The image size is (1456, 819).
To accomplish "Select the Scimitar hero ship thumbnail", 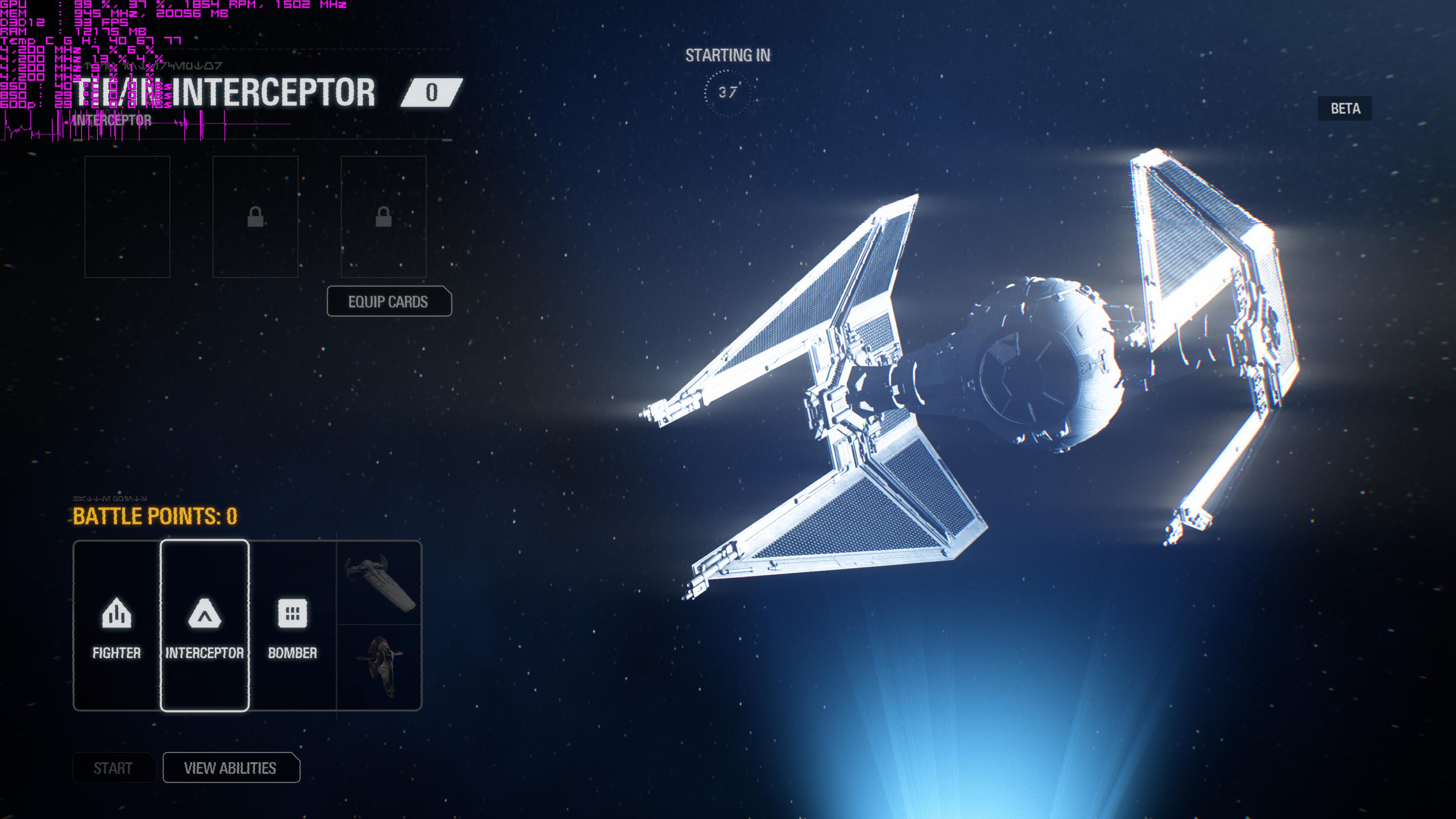I will point(379,583).
